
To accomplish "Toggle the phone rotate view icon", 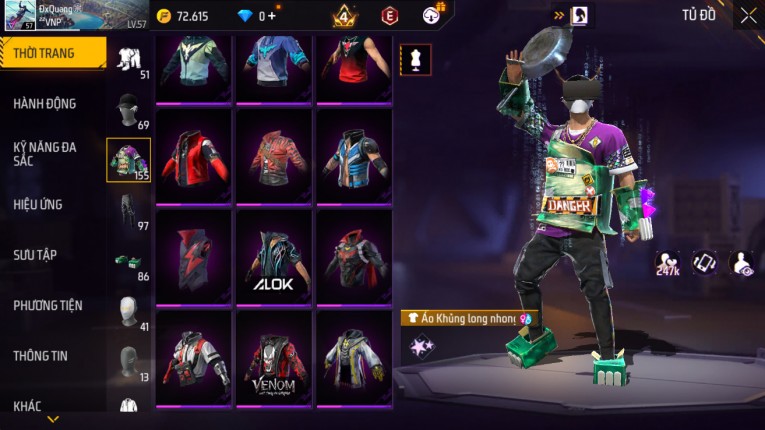I will pyautogui.click(x=705, y=263).
